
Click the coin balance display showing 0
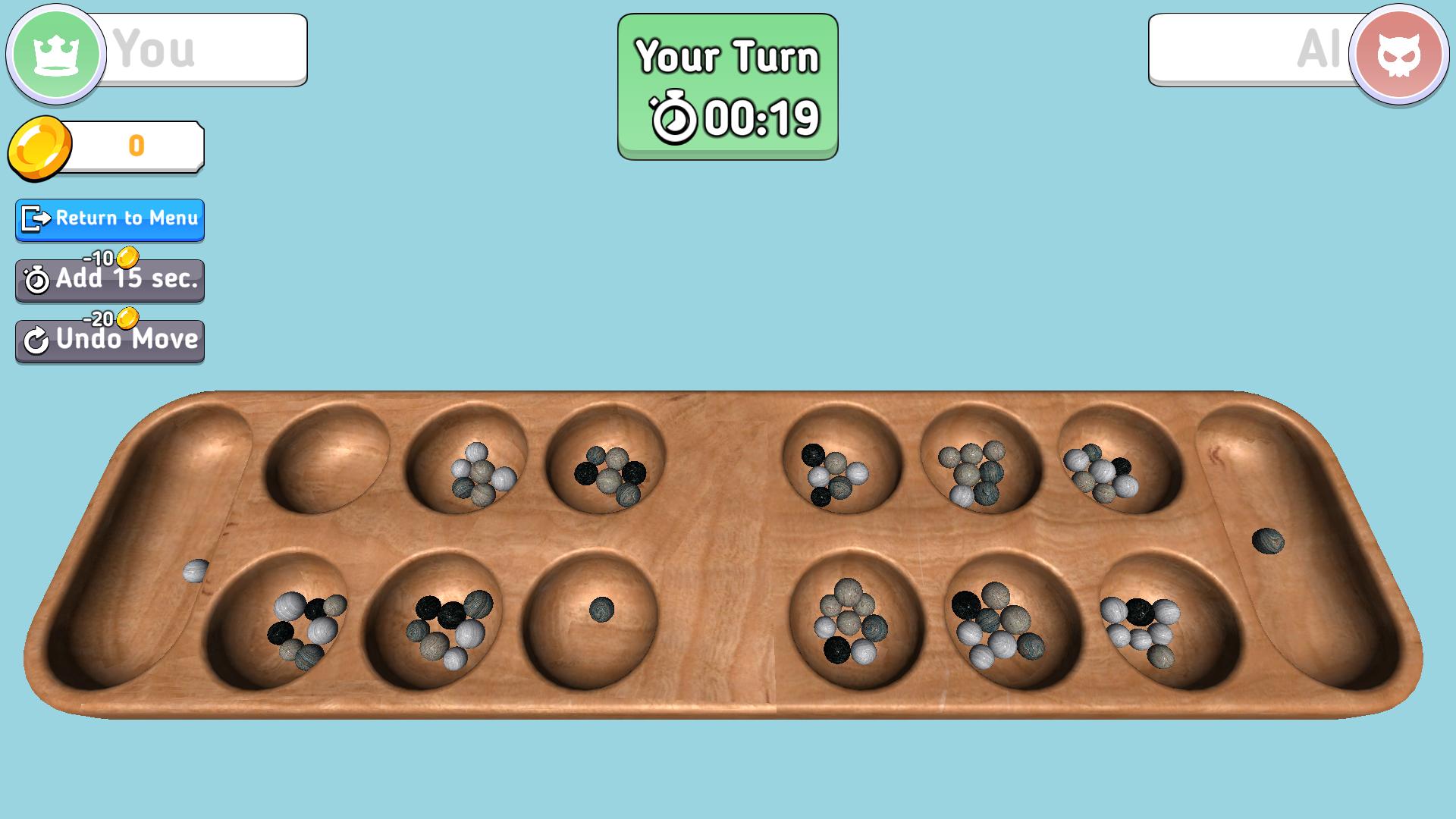click(136, 147)
